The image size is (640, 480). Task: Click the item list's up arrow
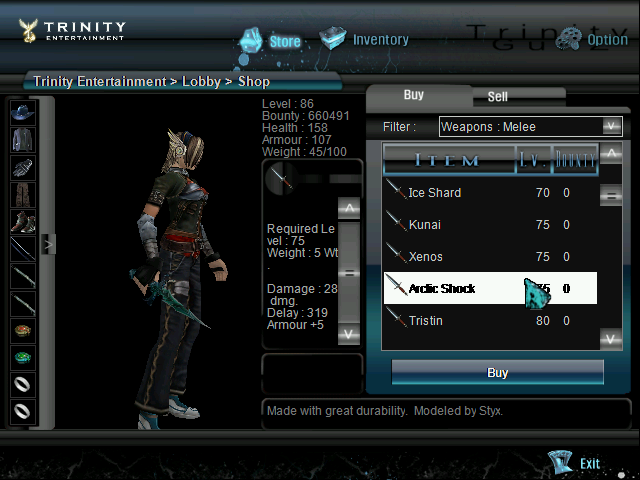610,155
